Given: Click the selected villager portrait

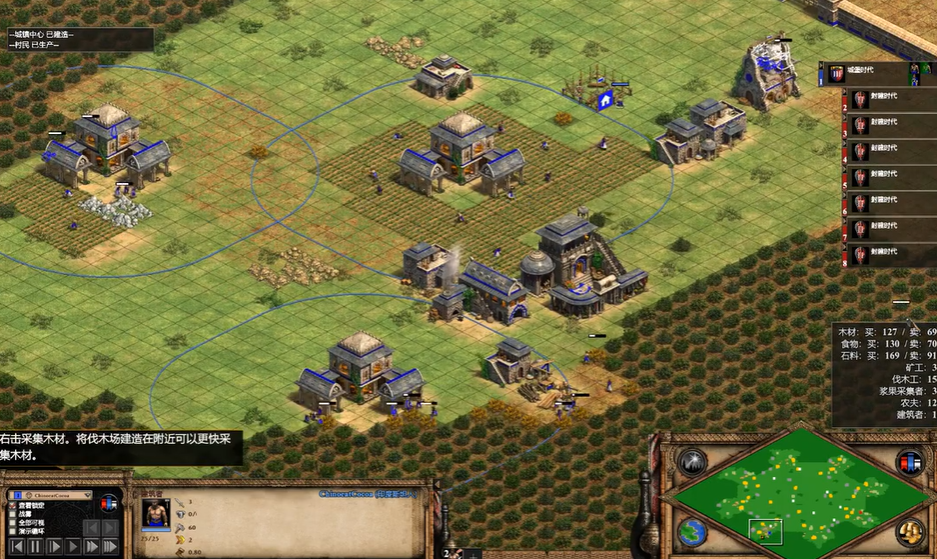Looking at the screenshot, I should 152,517.
